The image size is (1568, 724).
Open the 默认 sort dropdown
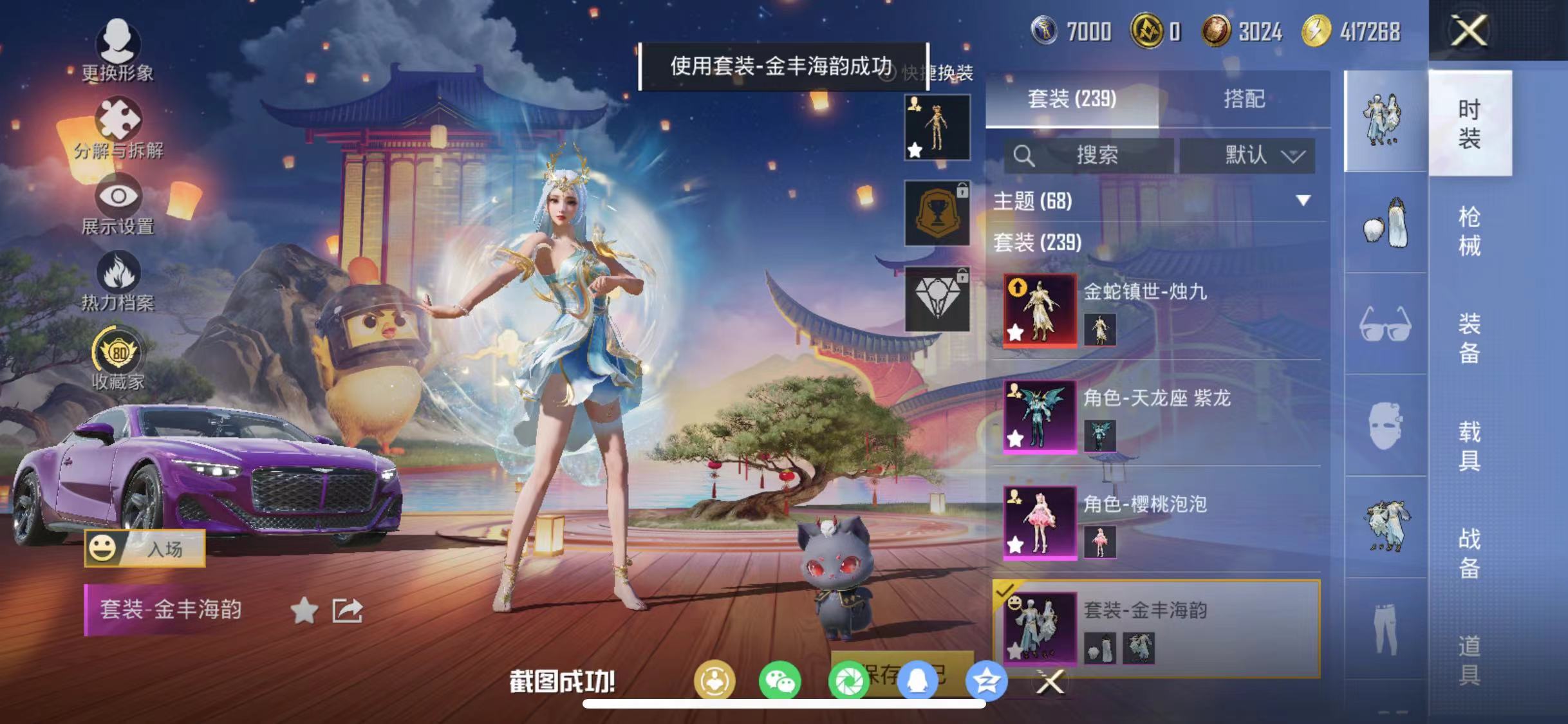click(x=1264, y=155)
